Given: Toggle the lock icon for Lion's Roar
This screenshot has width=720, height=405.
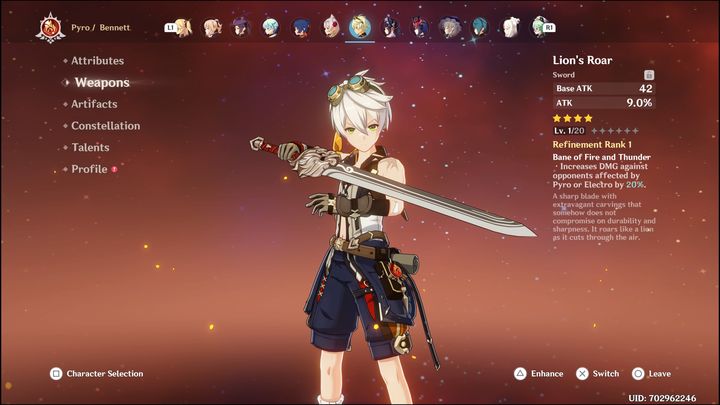Looking at the screenshot, I should (x=649, y=74).
